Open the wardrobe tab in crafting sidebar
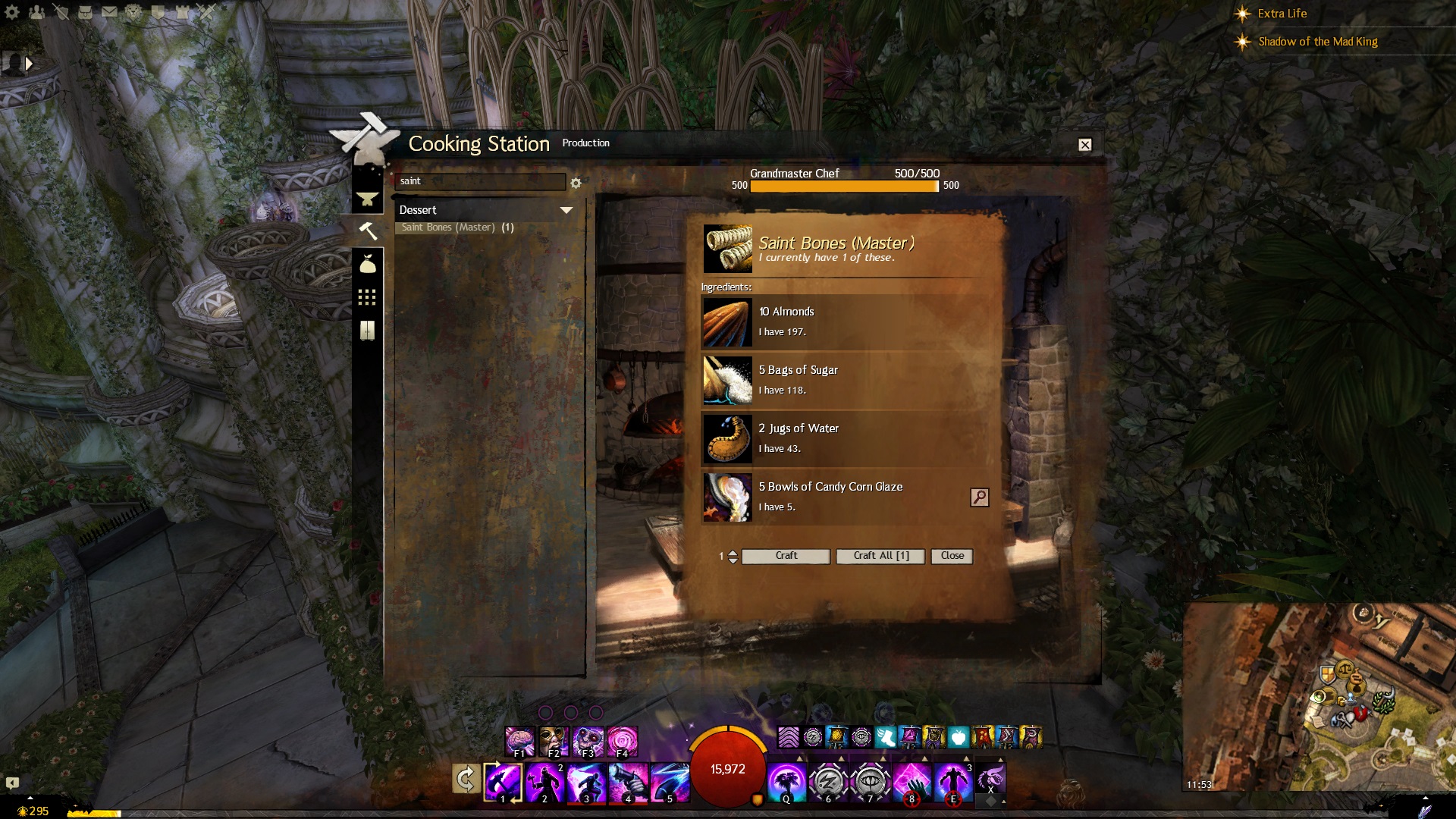This screenshot has height=819, width=1456. [368, 331]
